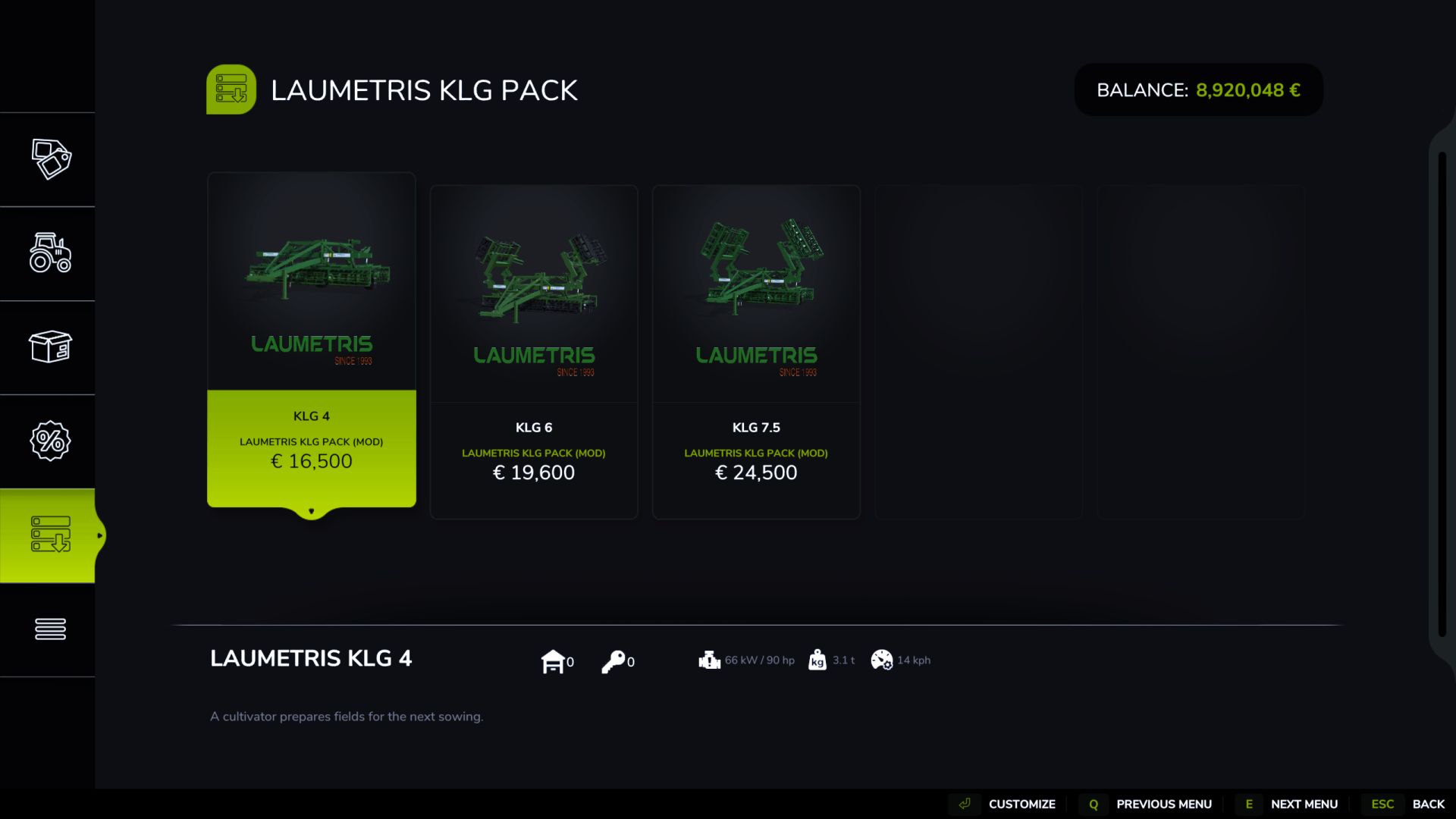Open the Previous Menu
1456x819 pixels.
pyautogui.click(x=1165, y=804)
